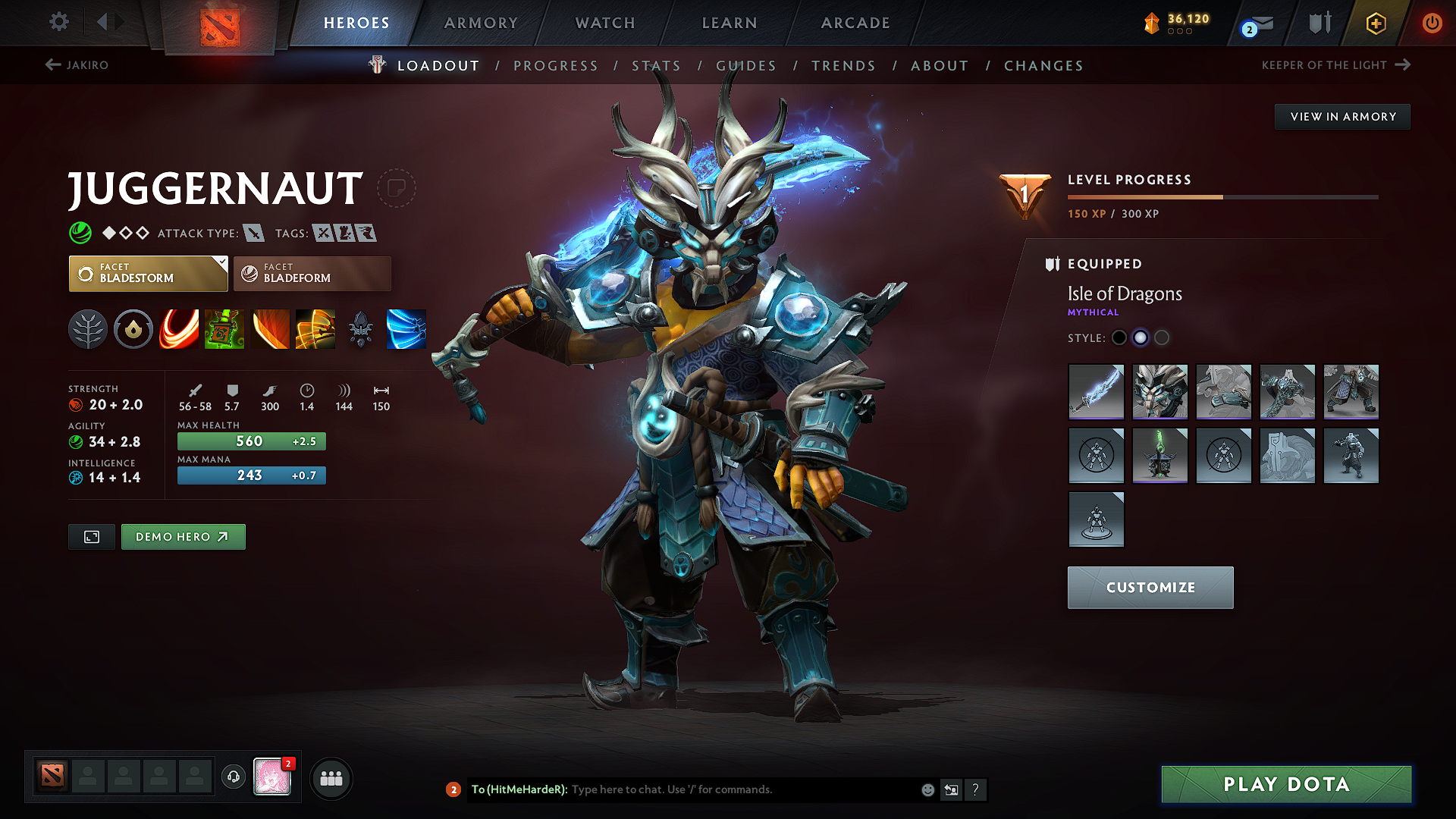
Task: Open the settings gear in the top bar
Action: click(58, 22)
